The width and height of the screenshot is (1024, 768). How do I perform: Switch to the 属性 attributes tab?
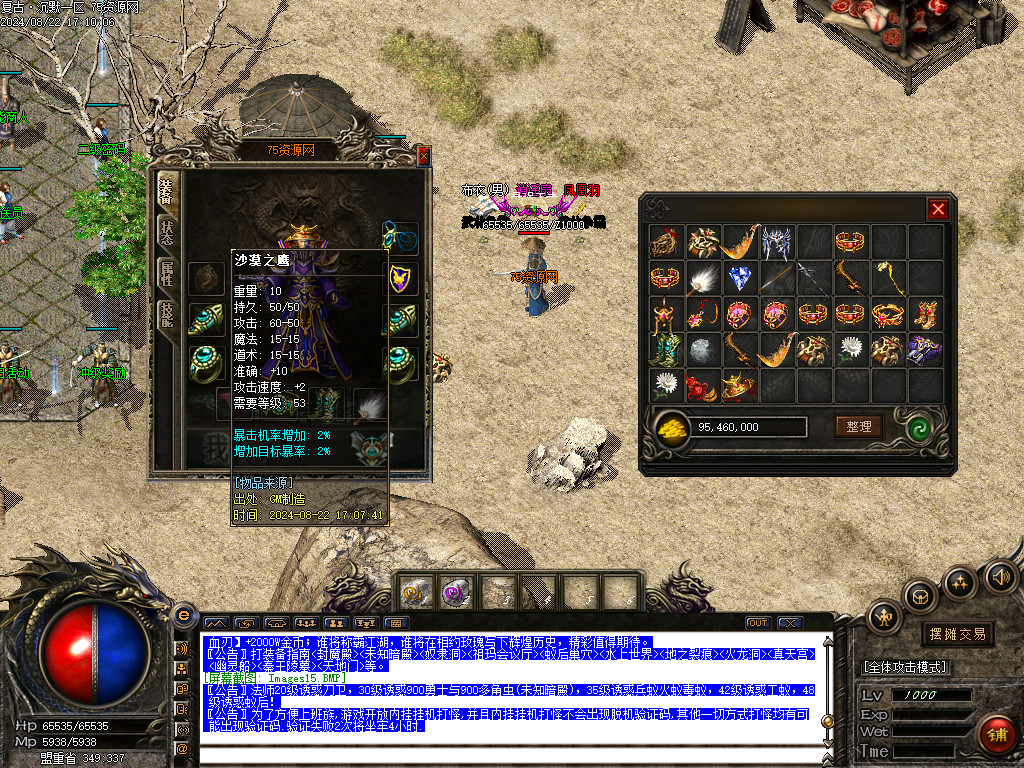(x=167, y=276)
